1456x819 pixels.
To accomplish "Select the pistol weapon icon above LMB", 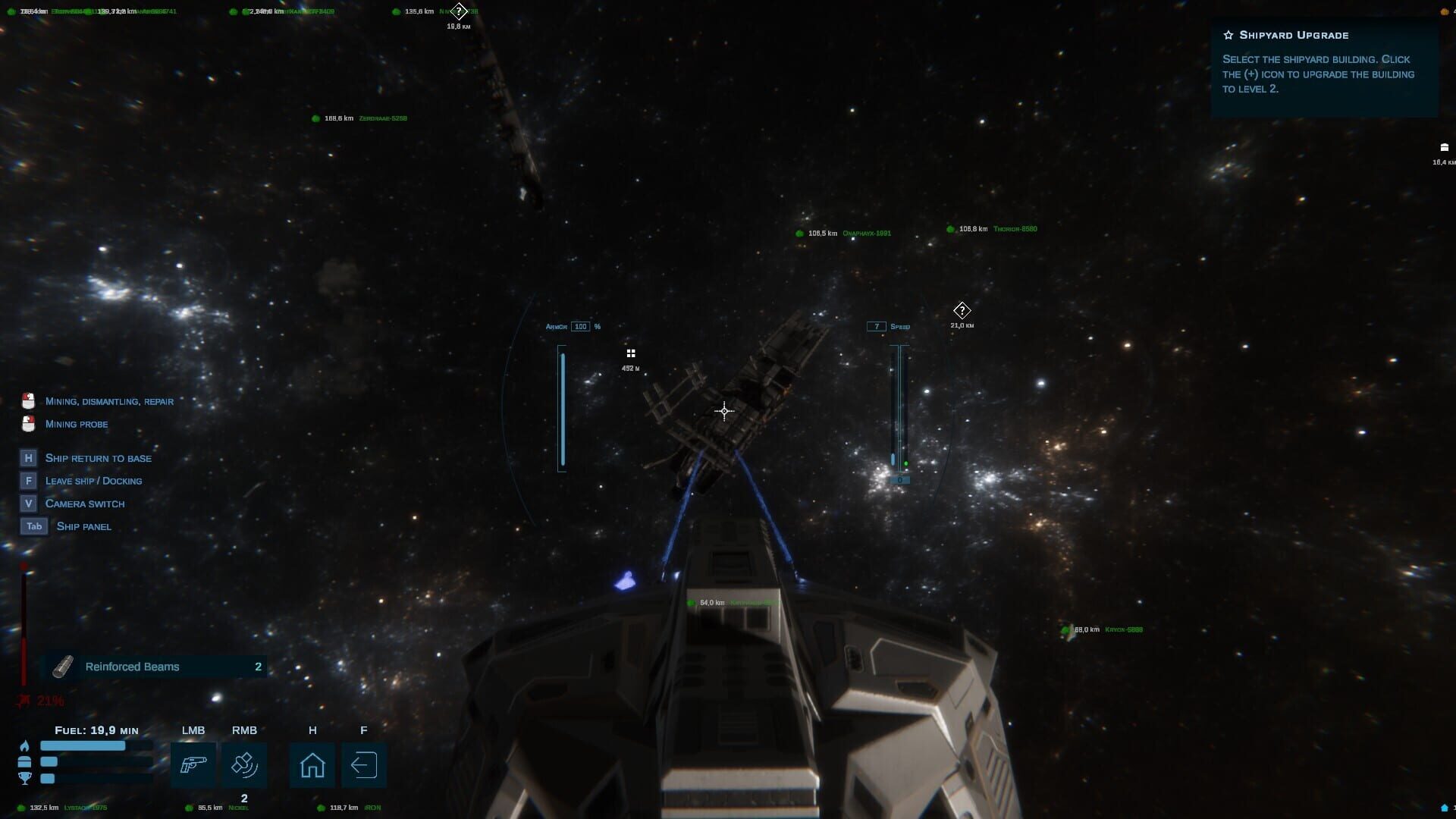I will [x=193, y=764].
